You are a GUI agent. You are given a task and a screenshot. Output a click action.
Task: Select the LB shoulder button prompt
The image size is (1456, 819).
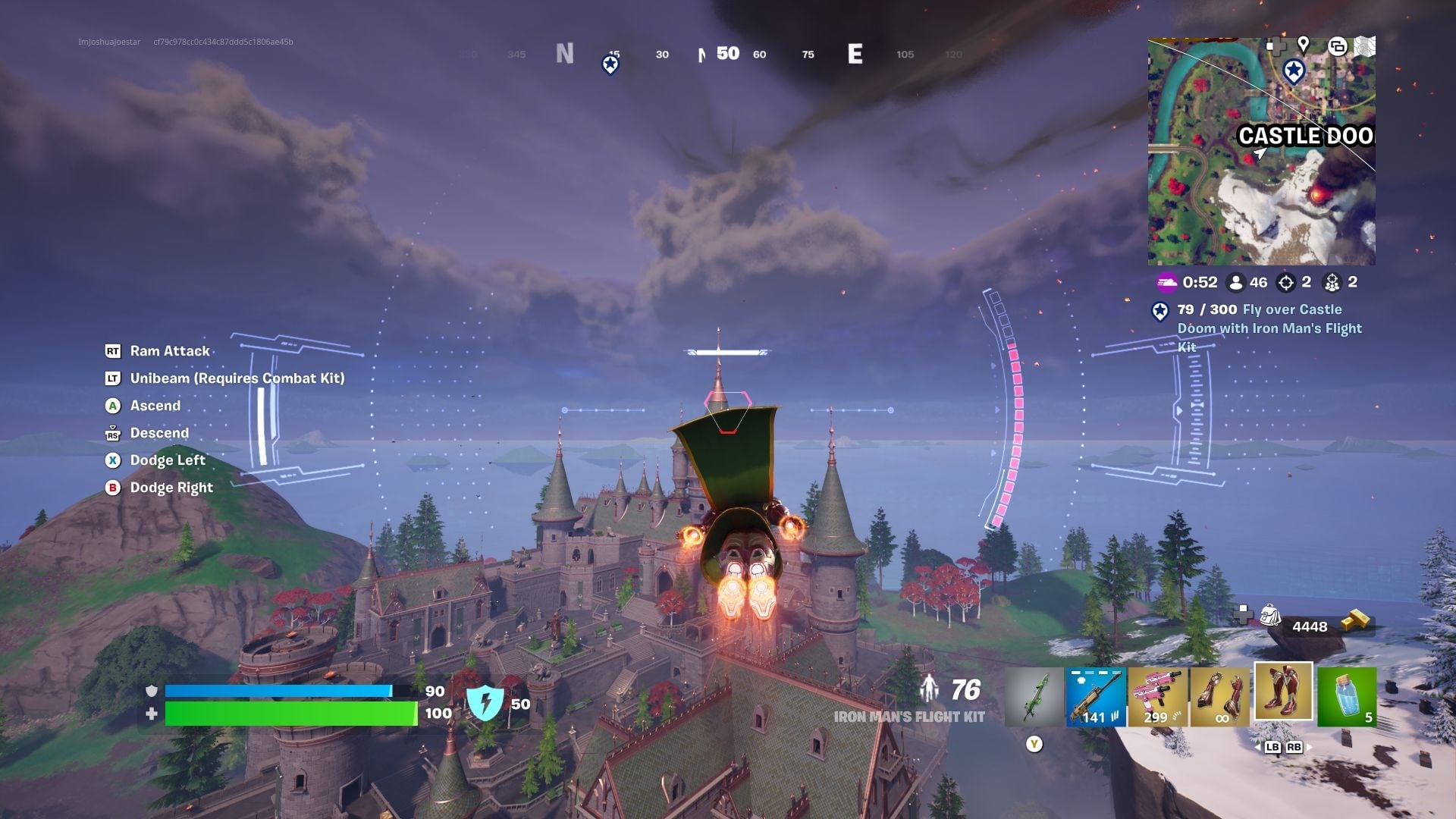1273,747
